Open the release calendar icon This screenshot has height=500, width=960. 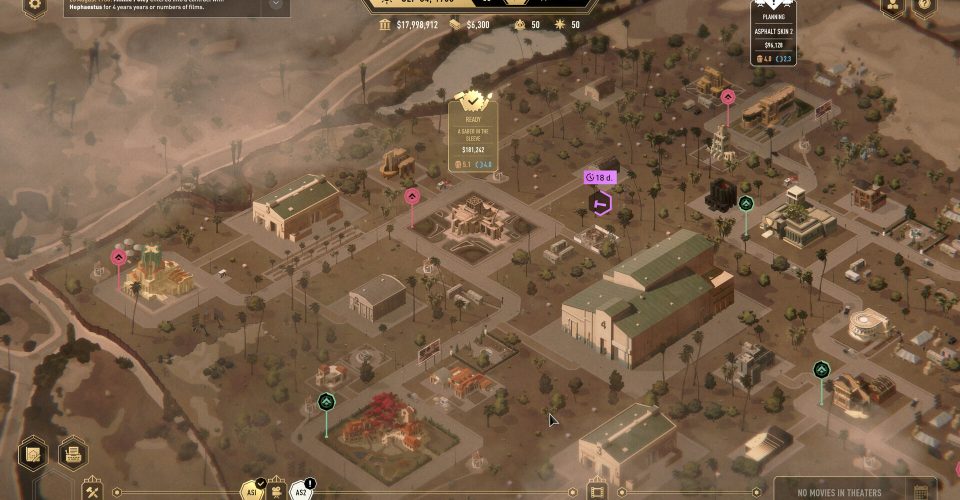[x=921, y=491]
